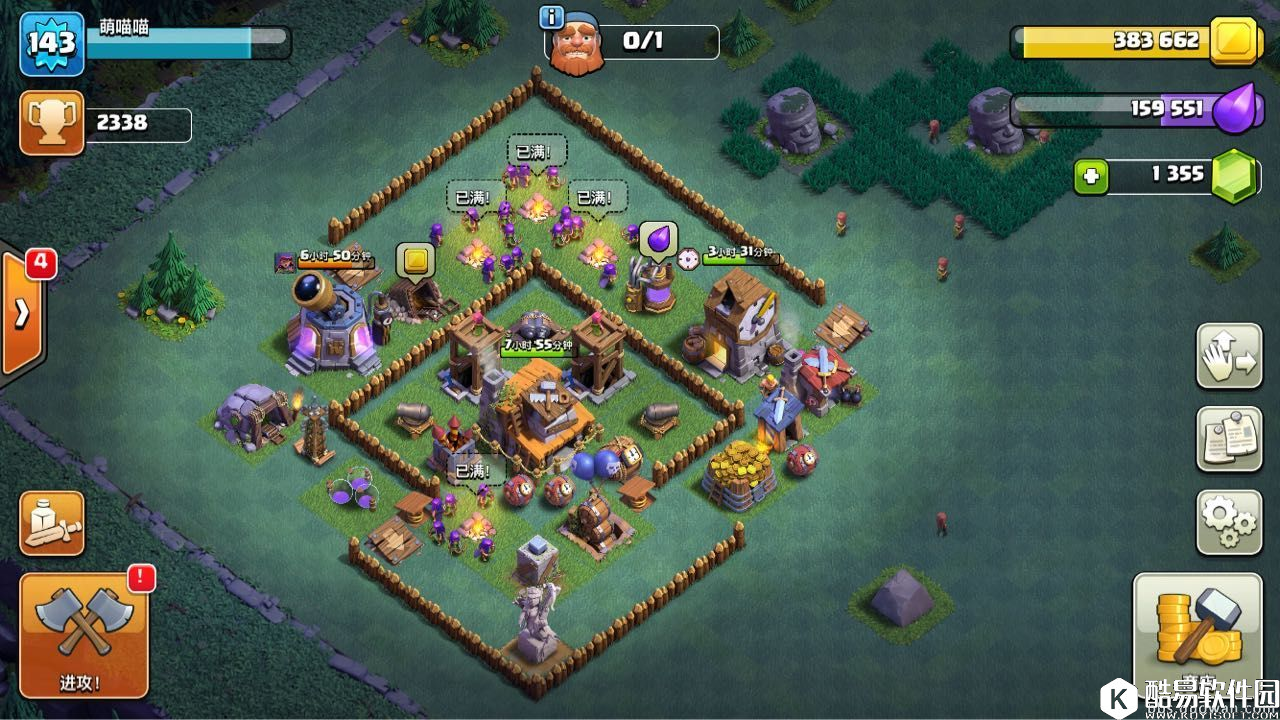Activate the hand arrow move button

[x=1229, y=355]
